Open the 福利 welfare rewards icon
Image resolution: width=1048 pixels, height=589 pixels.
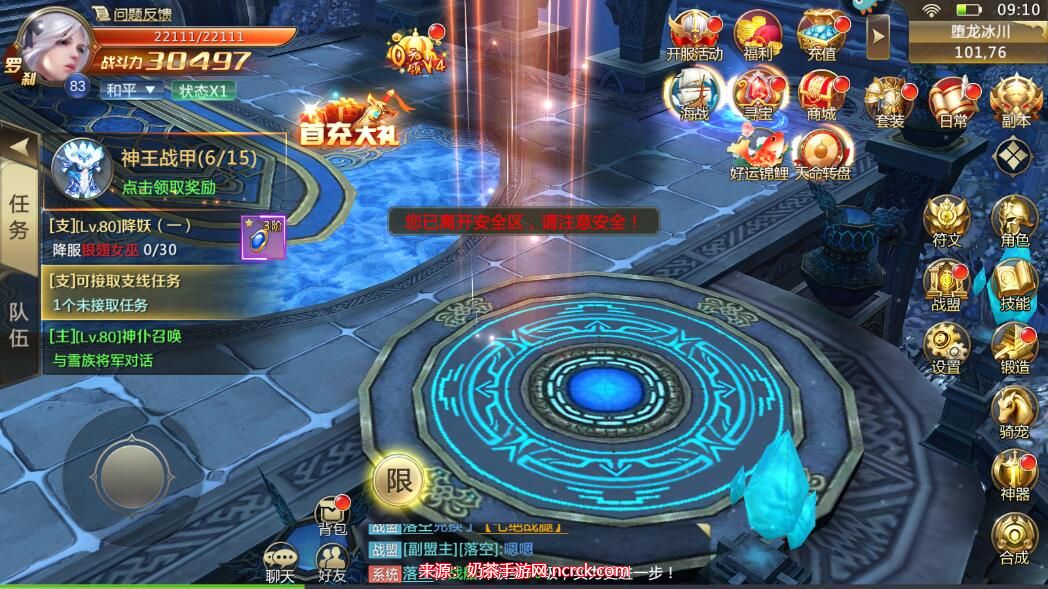pos(757,34)
